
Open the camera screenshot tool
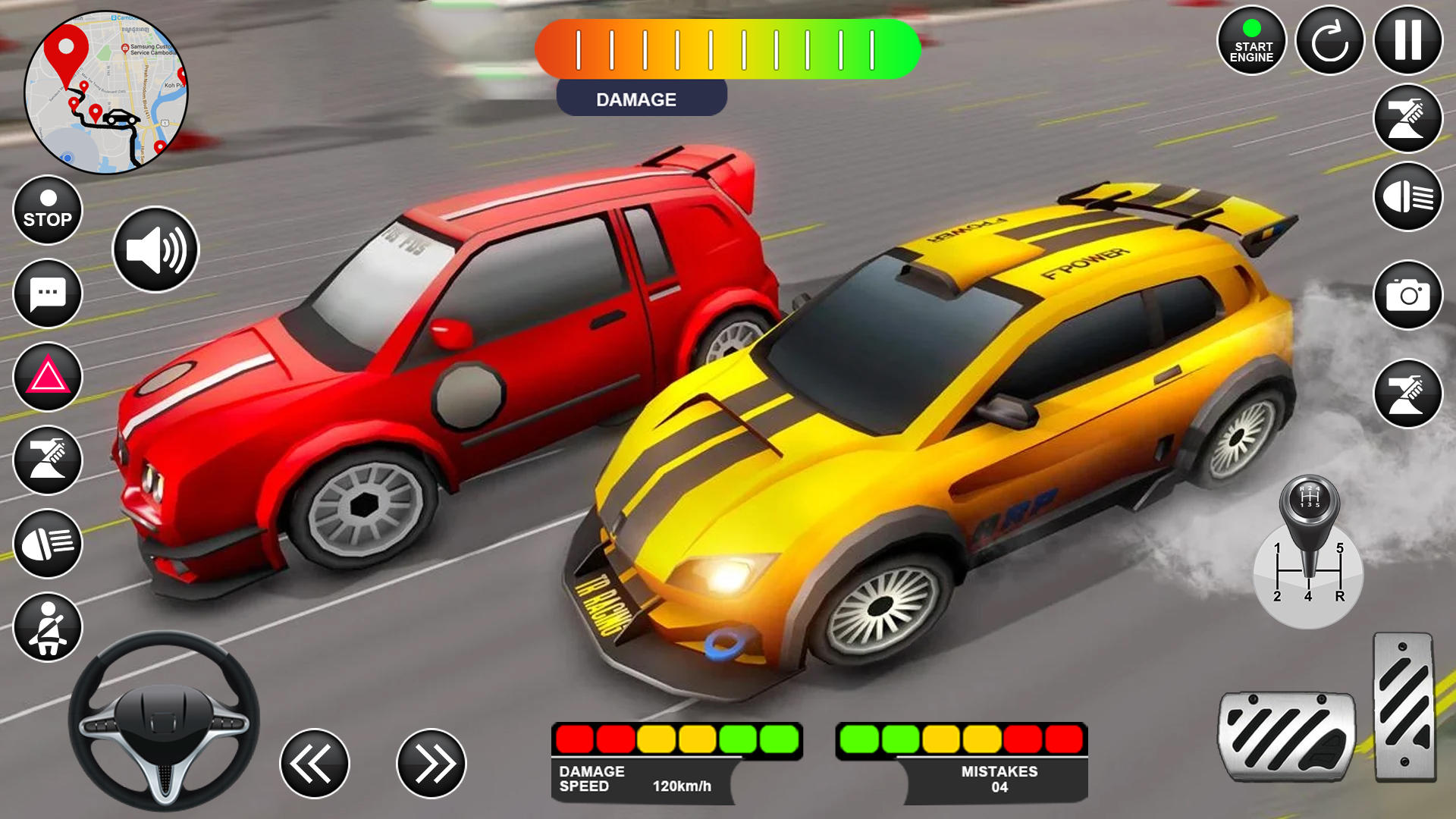click(1407, 296)
